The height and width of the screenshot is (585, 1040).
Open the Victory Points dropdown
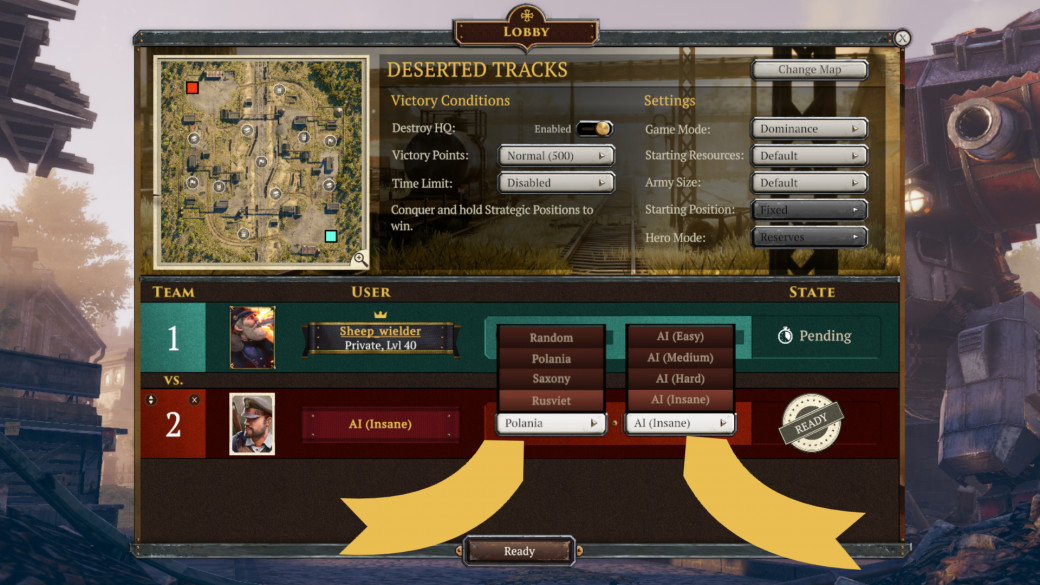coord(556,156)
